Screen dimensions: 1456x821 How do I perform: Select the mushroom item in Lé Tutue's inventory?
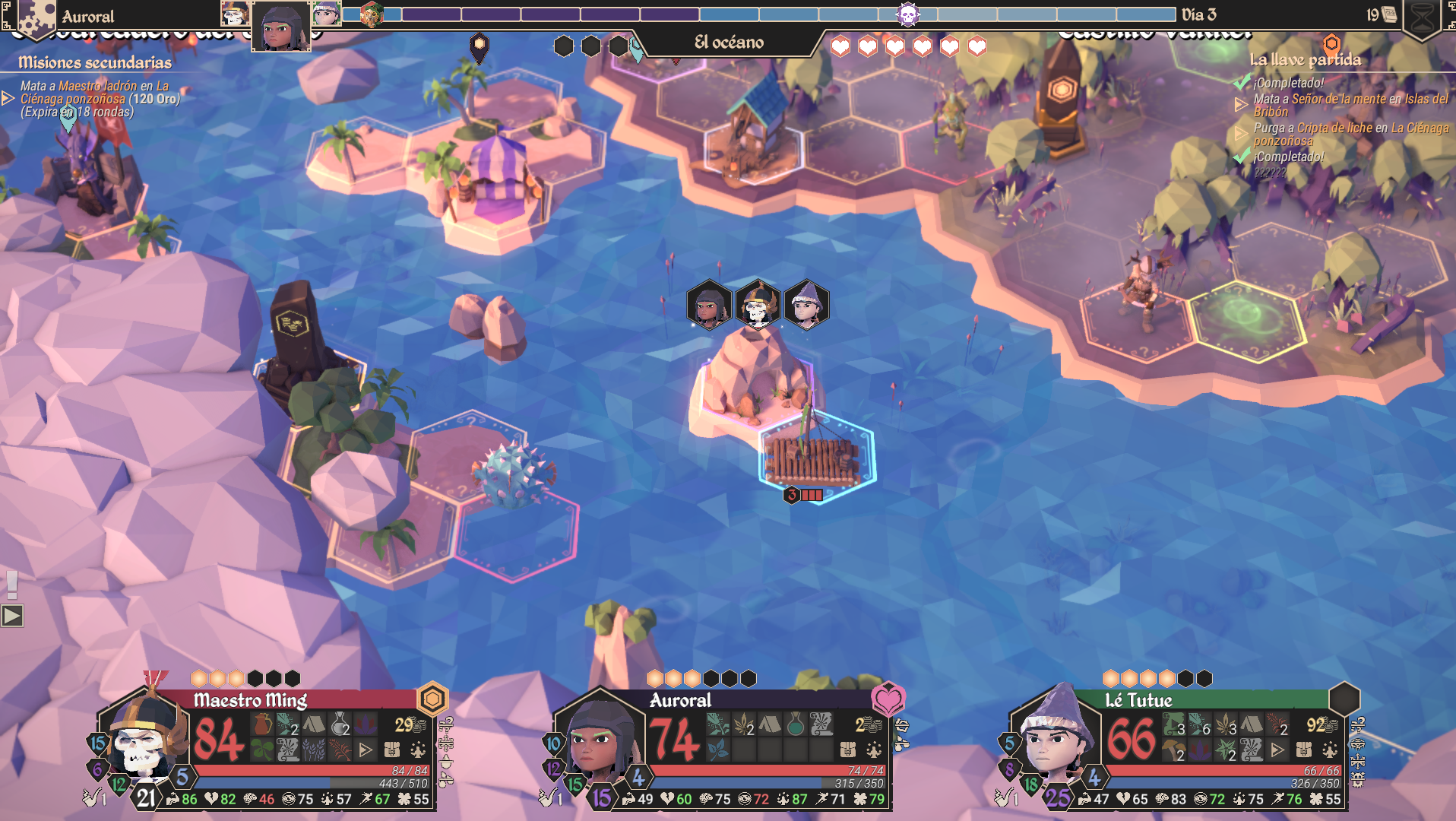1173,751
